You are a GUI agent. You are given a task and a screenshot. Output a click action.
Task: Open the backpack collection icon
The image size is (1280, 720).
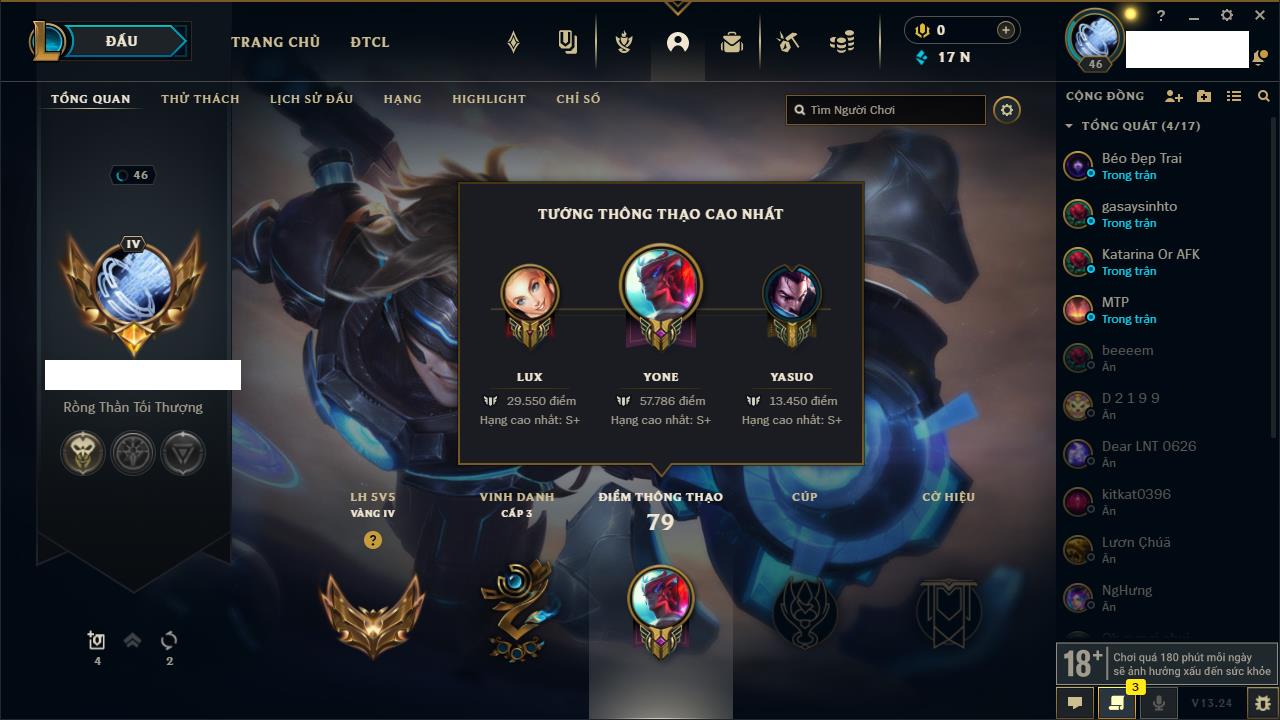coord(732,42)
